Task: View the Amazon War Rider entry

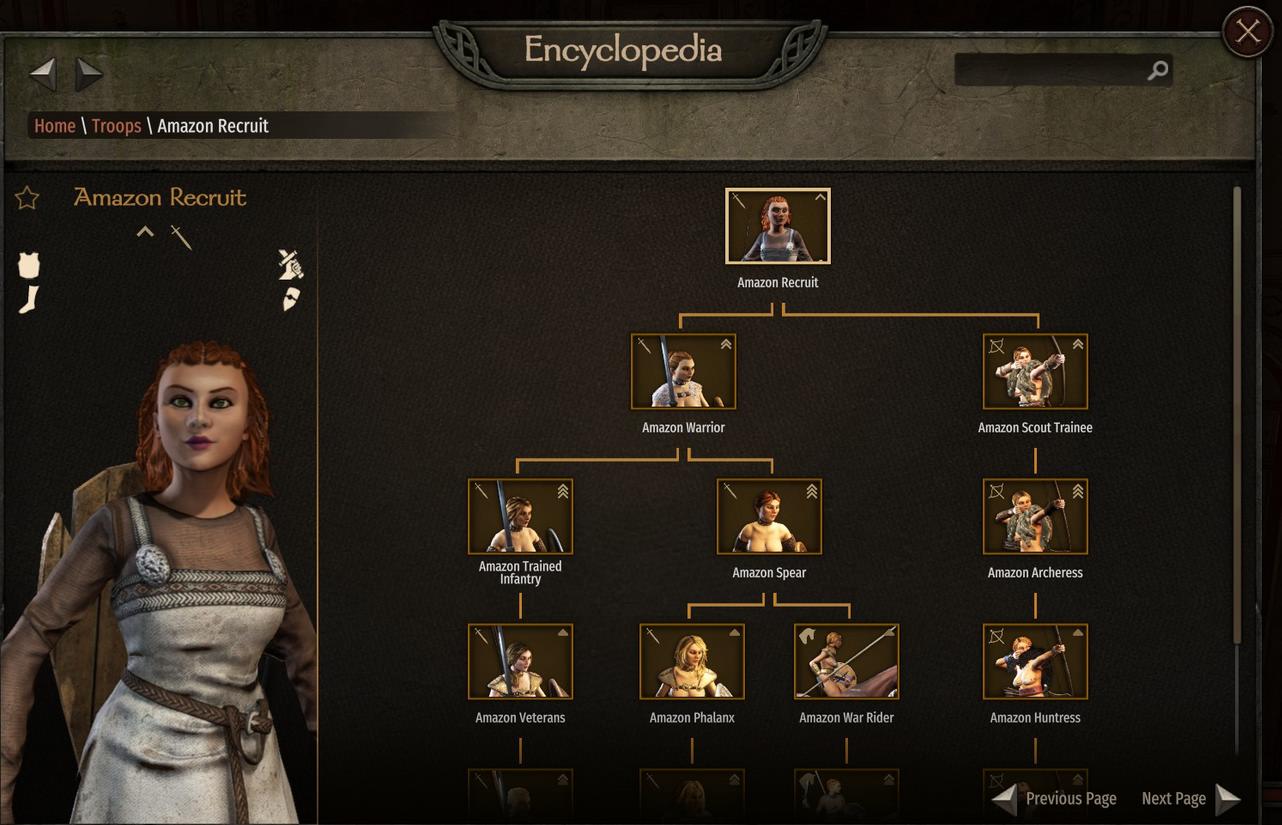Action: pos(846,662)
